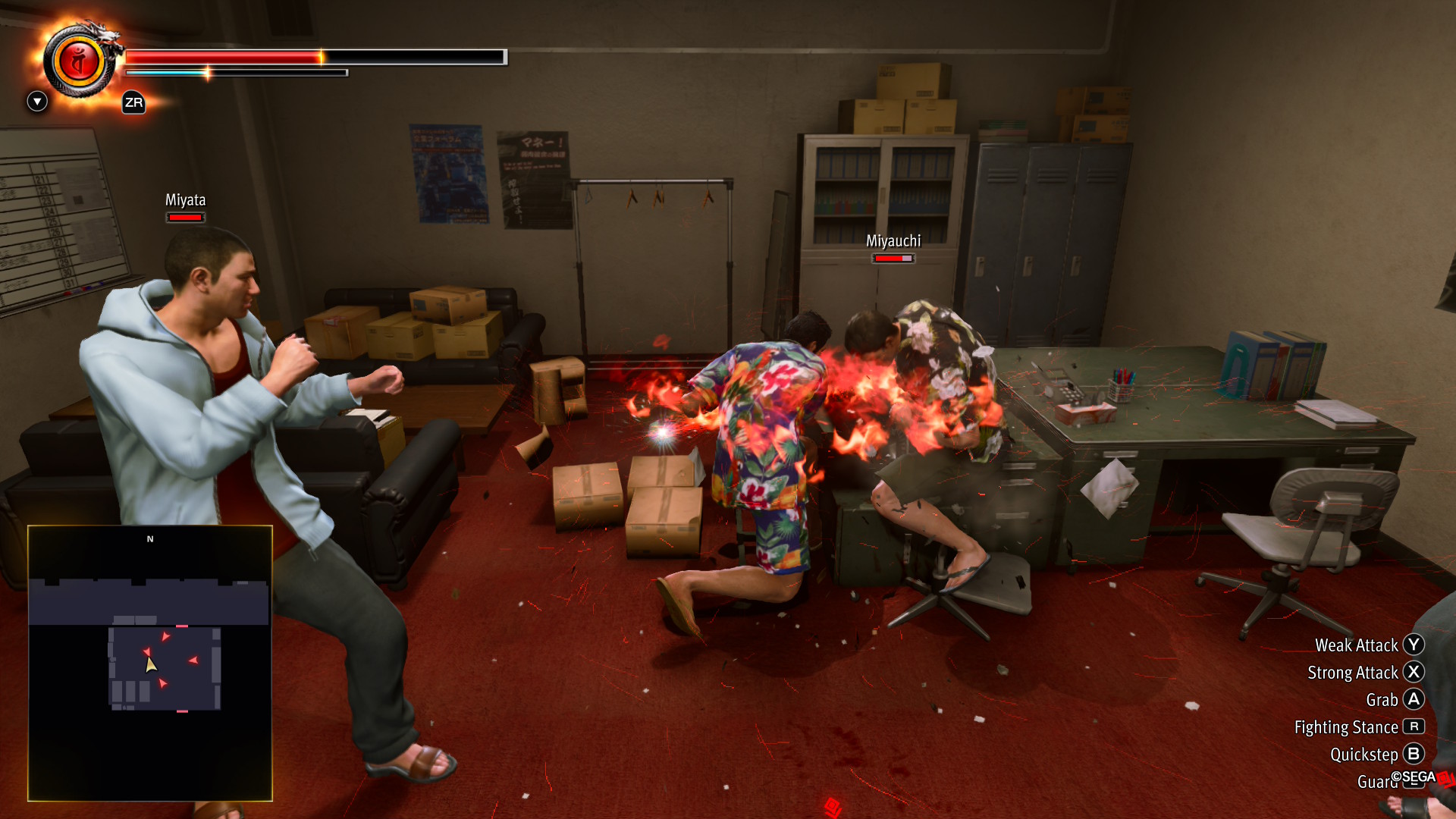Open the minimap of the office room
The image size is (1456, 819).
pyautogui.click(x=150, y=663)
